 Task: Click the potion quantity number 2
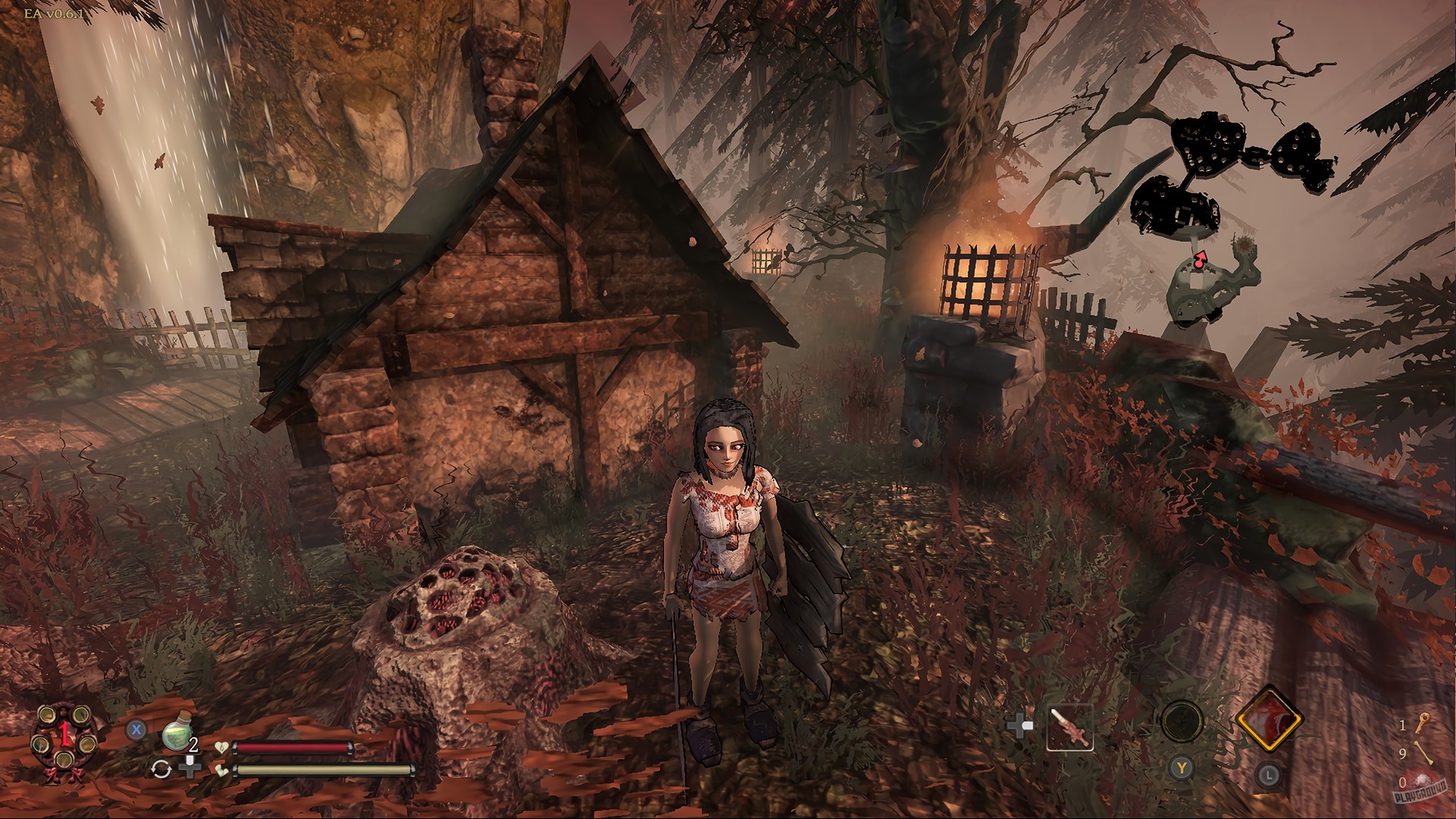pos(193,745)
